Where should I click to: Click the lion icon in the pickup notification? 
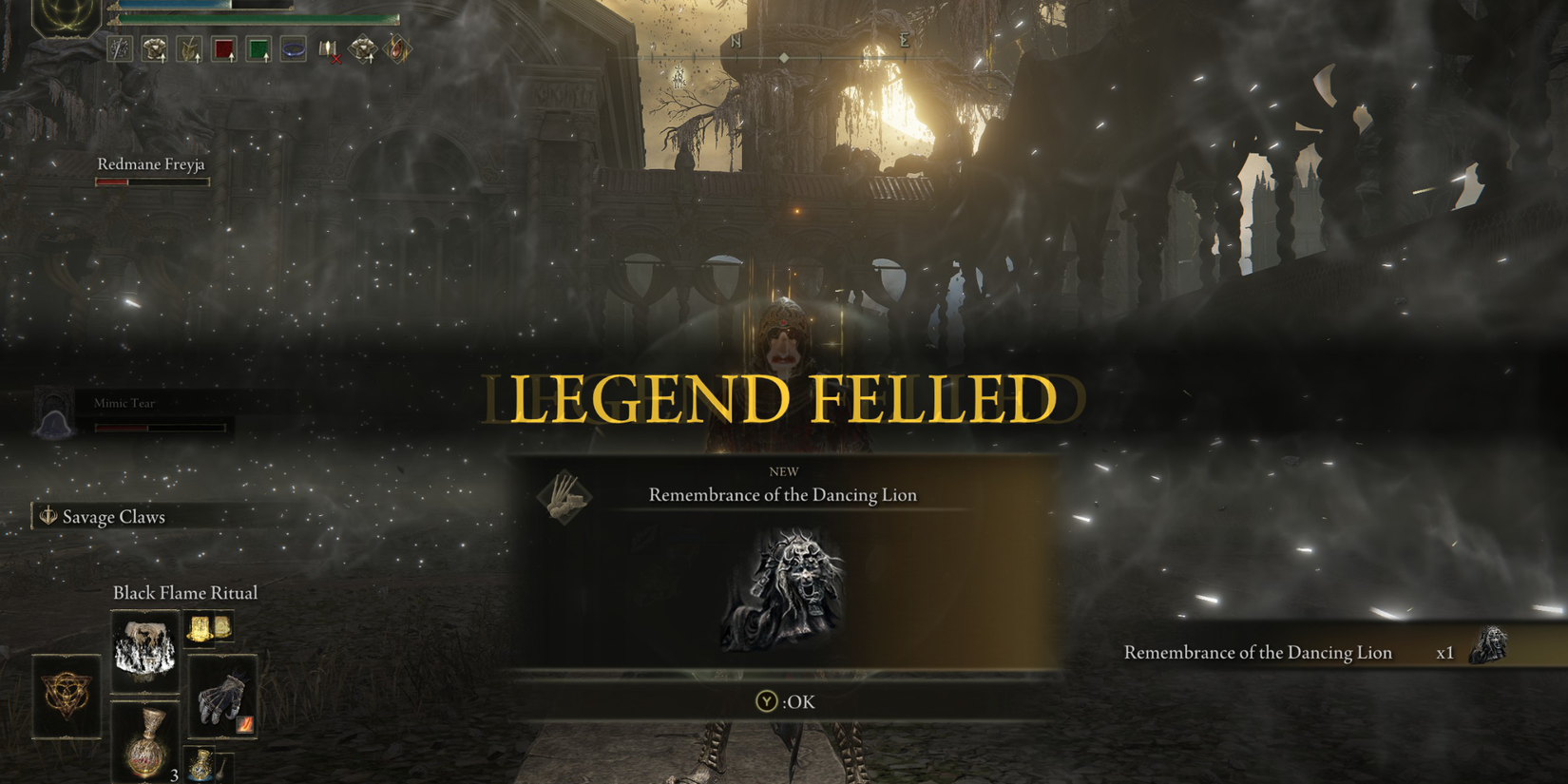pyautogui.click(x=1490, y=652)
